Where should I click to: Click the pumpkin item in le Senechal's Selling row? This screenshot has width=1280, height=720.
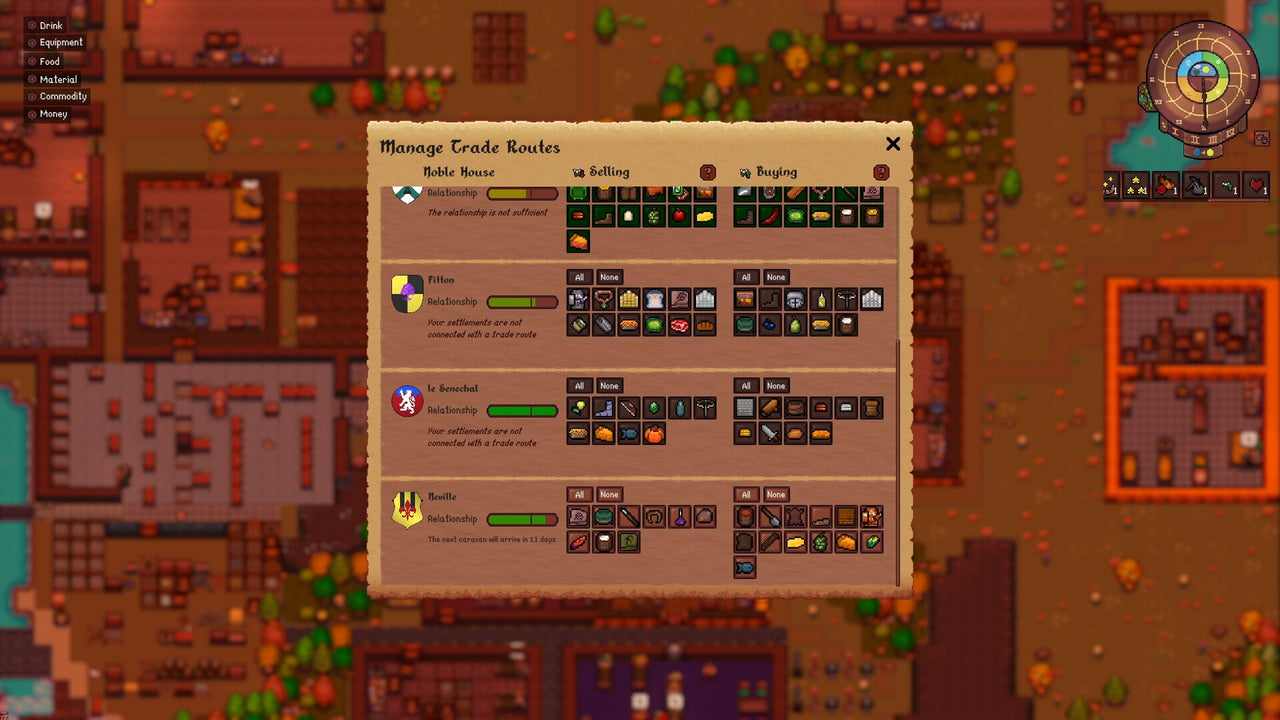coord(654,434)
